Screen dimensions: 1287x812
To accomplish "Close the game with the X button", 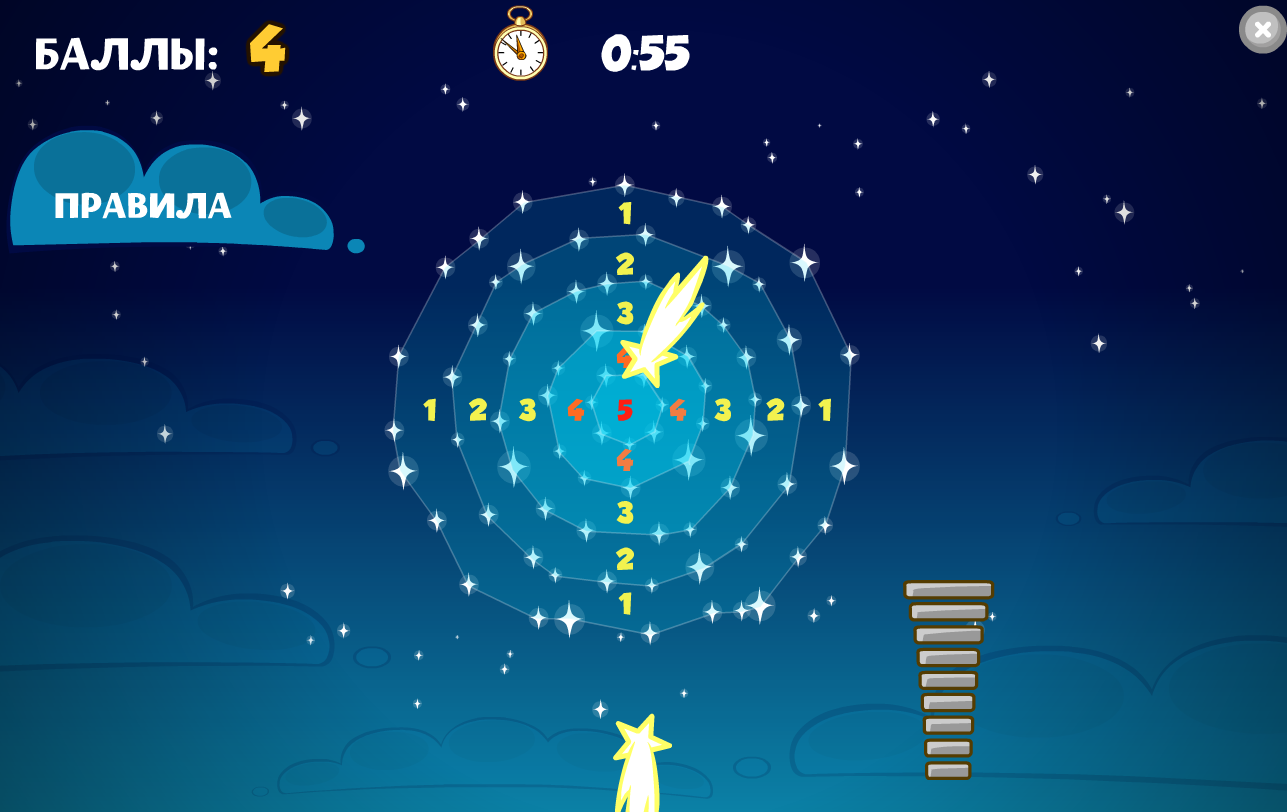I will (x=1262, y=29).
